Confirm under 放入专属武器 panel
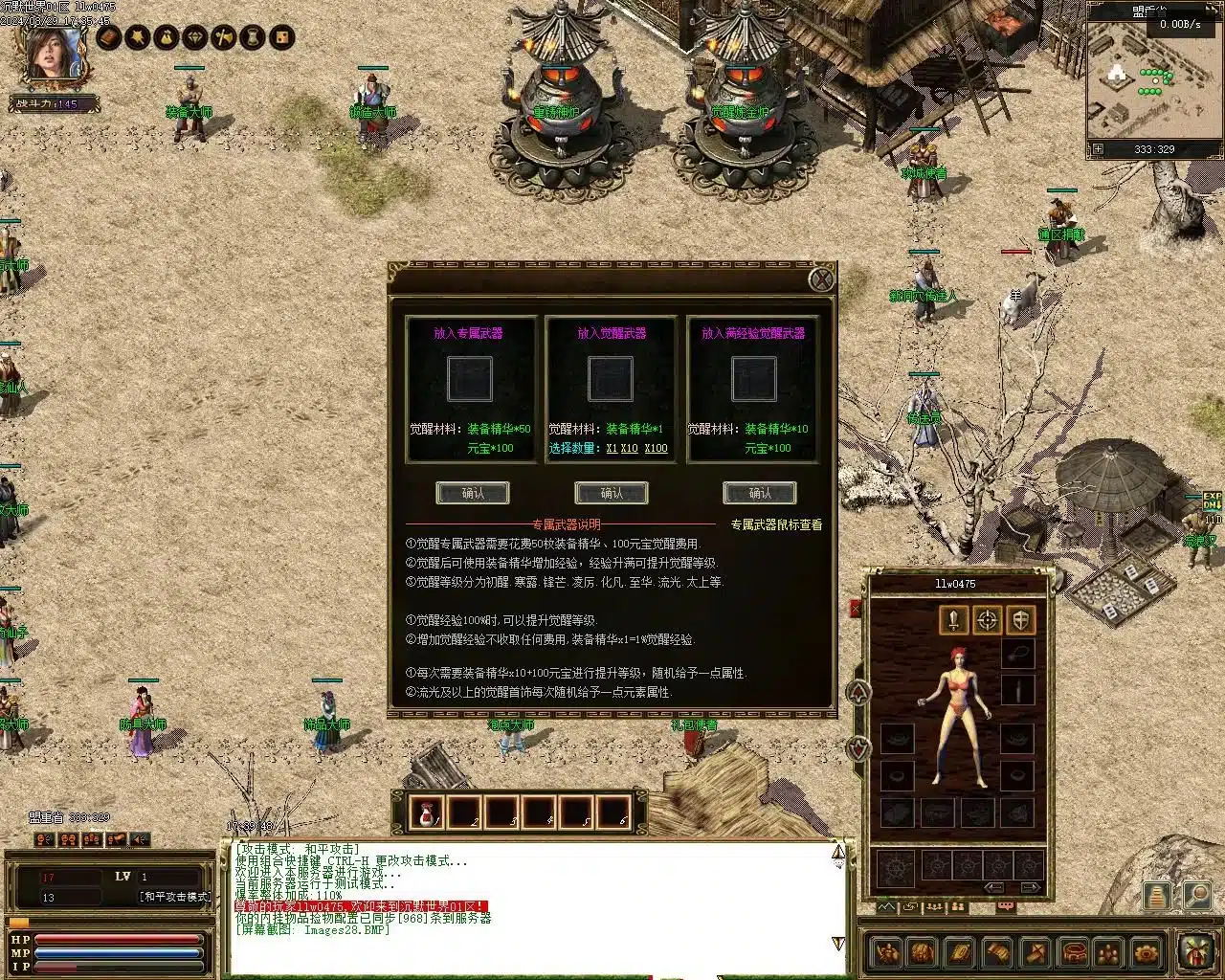This screenshot has height=980, width=1225. click(473, 493)
